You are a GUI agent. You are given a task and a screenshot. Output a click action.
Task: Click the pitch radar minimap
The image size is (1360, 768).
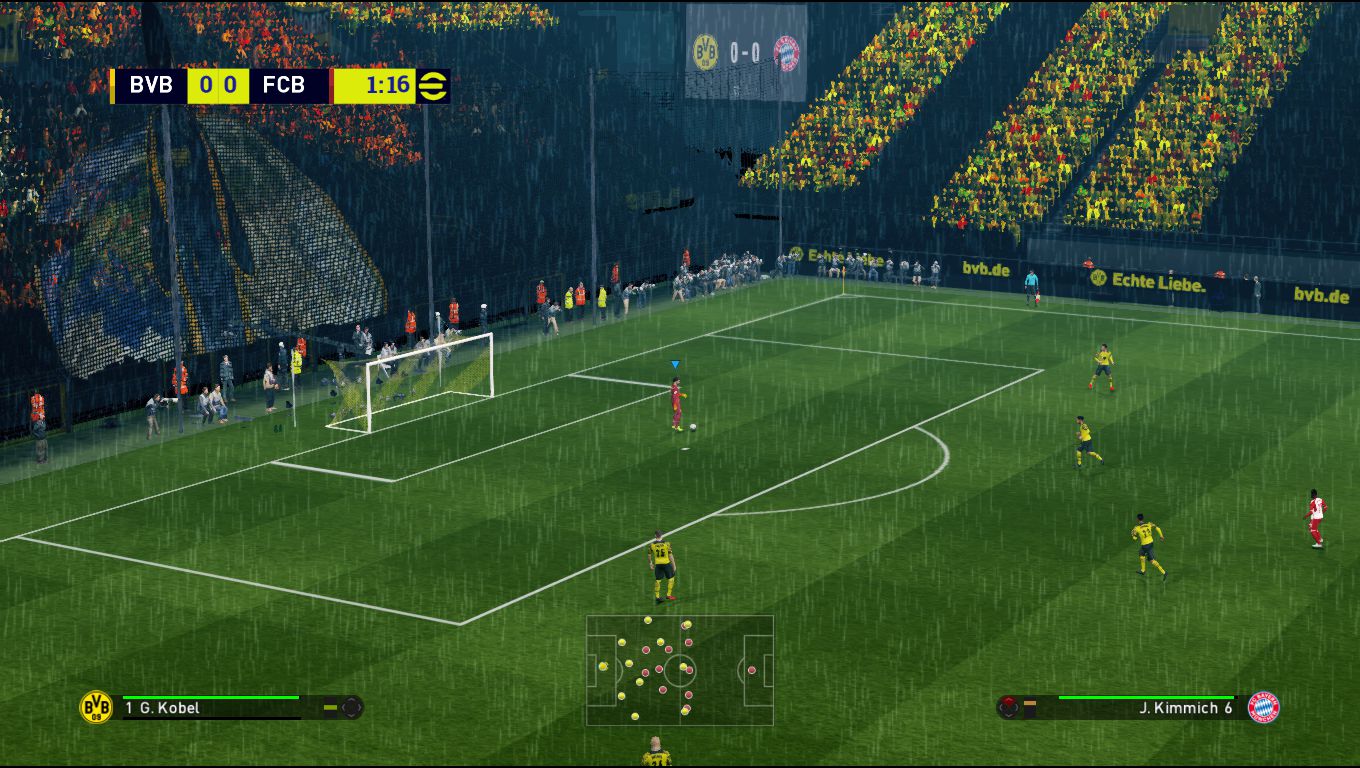pyautogui.click(x=680, y=670)
